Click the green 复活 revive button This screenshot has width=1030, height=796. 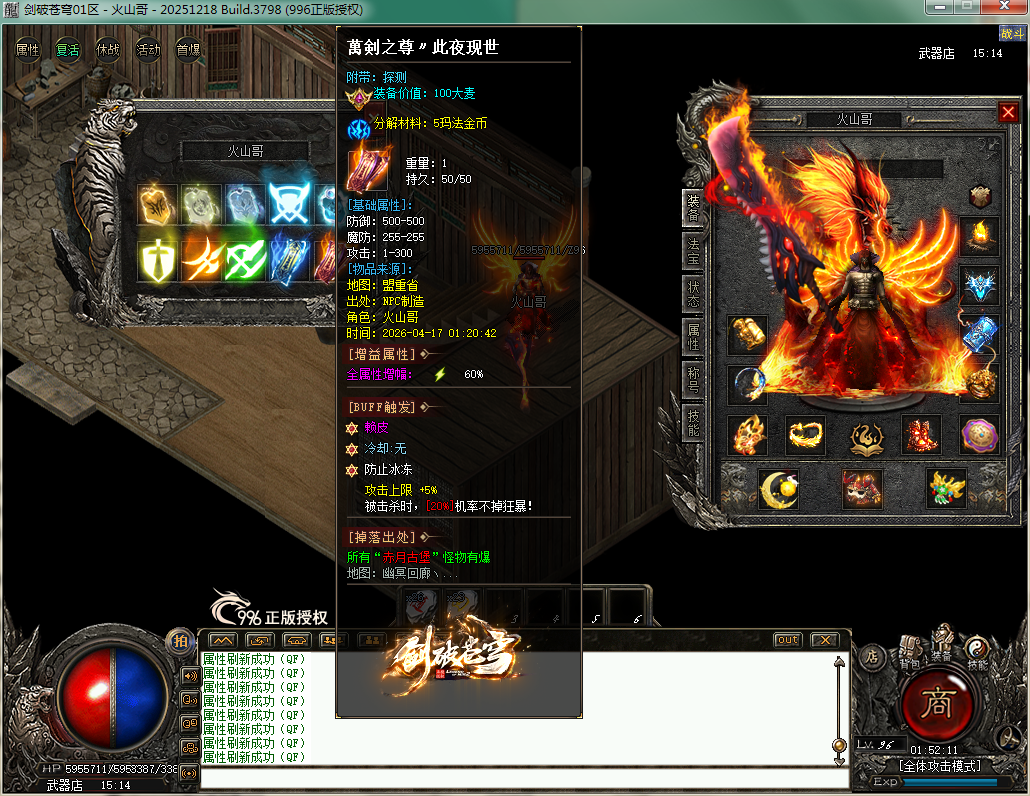[x=68, y=50]
